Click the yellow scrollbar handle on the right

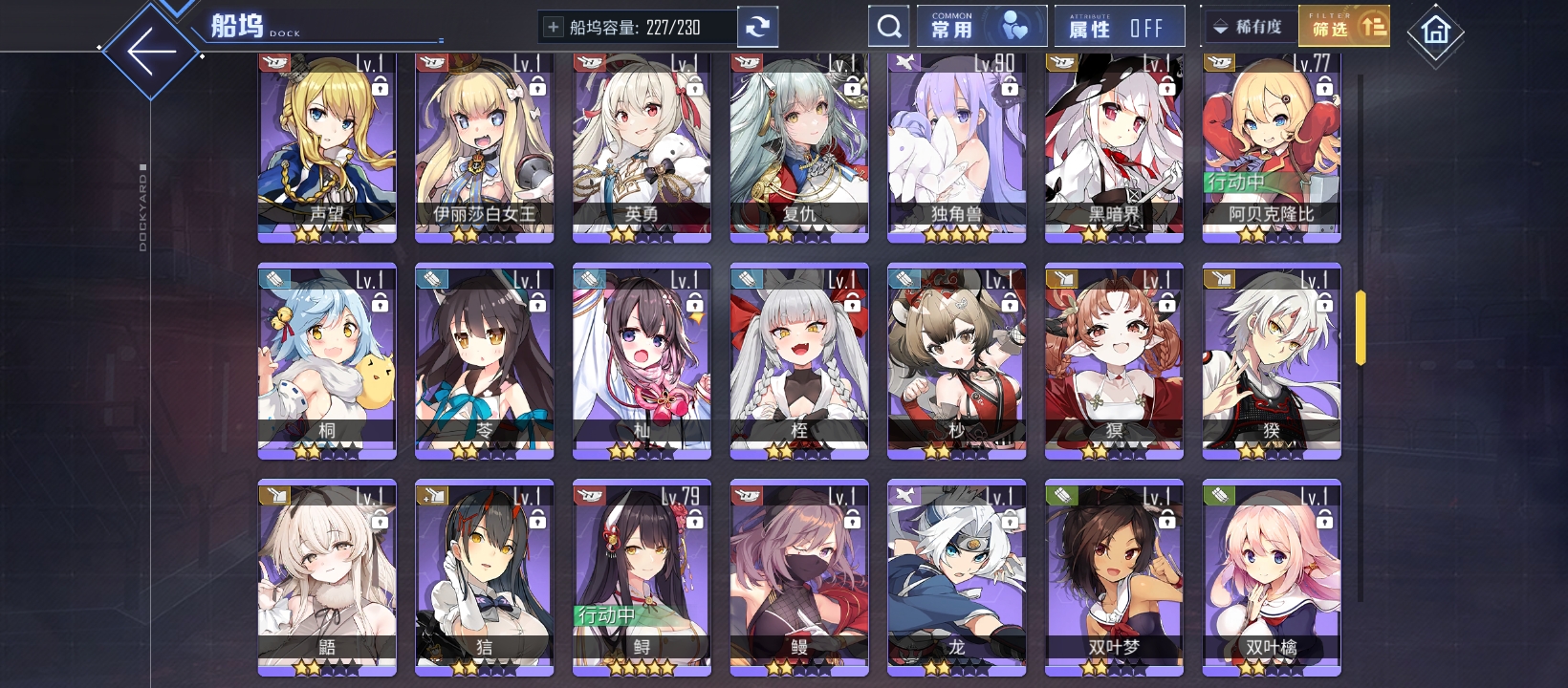(1361, 325)
